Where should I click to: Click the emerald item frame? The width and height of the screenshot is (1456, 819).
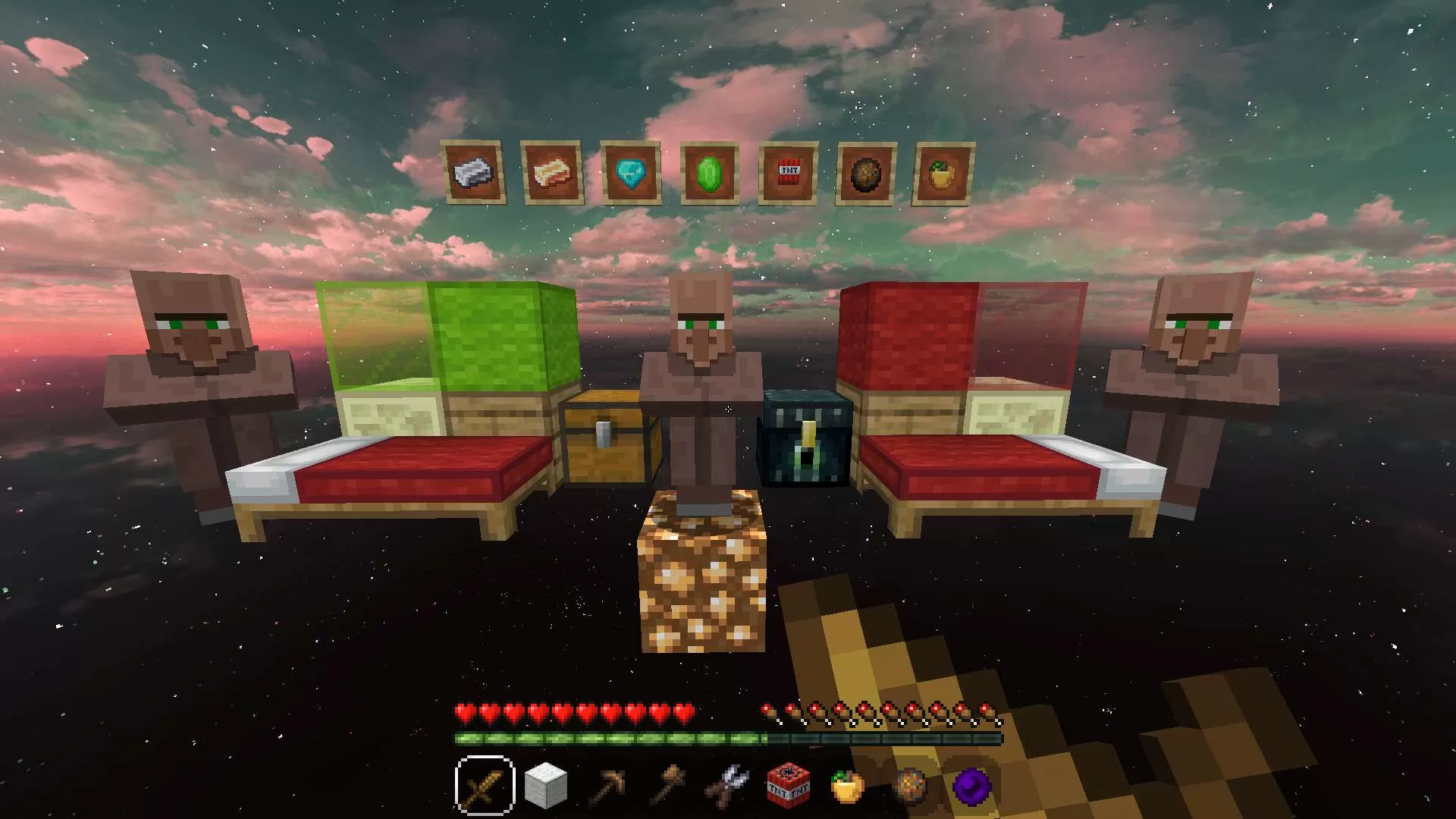click(709, 173)
